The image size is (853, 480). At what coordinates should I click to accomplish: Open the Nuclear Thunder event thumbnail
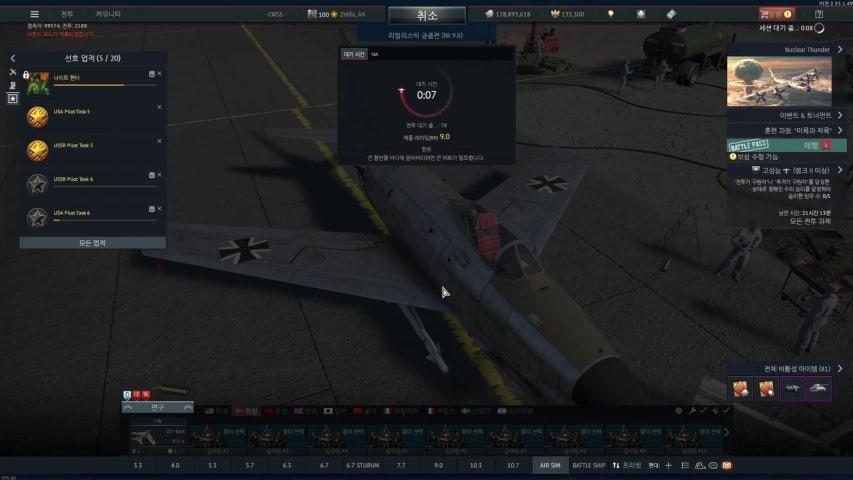click(779, 81)
